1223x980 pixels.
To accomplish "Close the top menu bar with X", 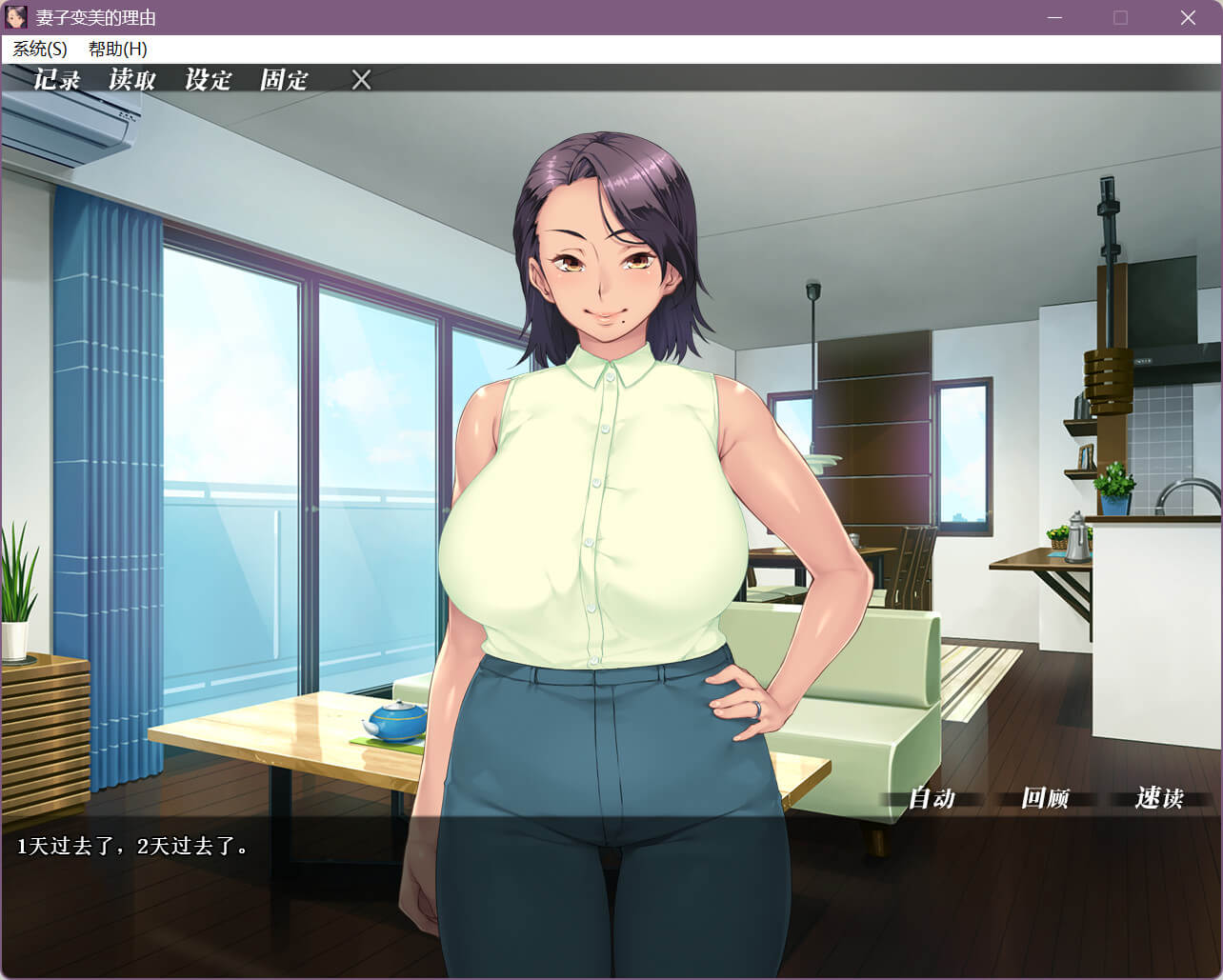I will [361, 80].
